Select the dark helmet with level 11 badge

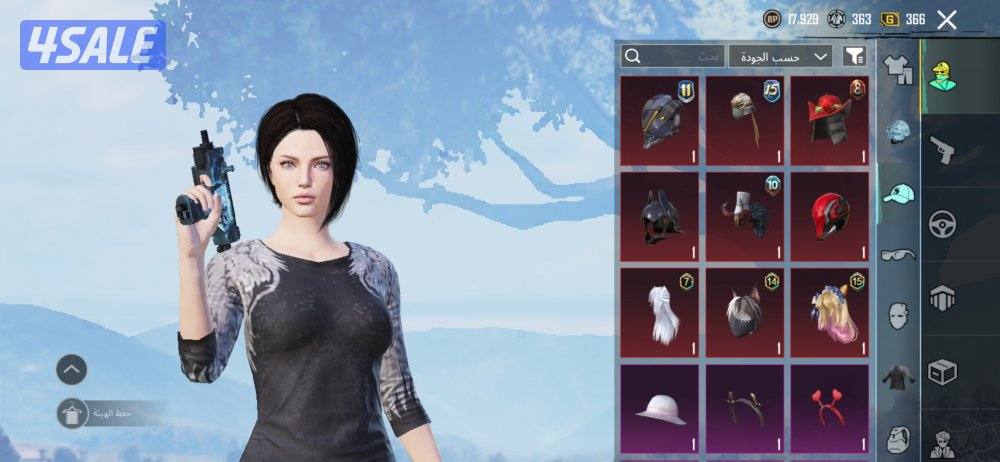pos(659,120)
